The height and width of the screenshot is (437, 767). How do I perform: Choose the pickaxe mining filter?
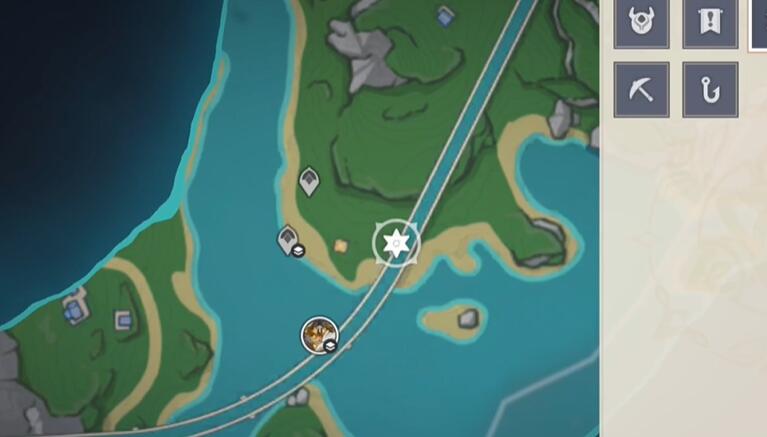[641, 90]
